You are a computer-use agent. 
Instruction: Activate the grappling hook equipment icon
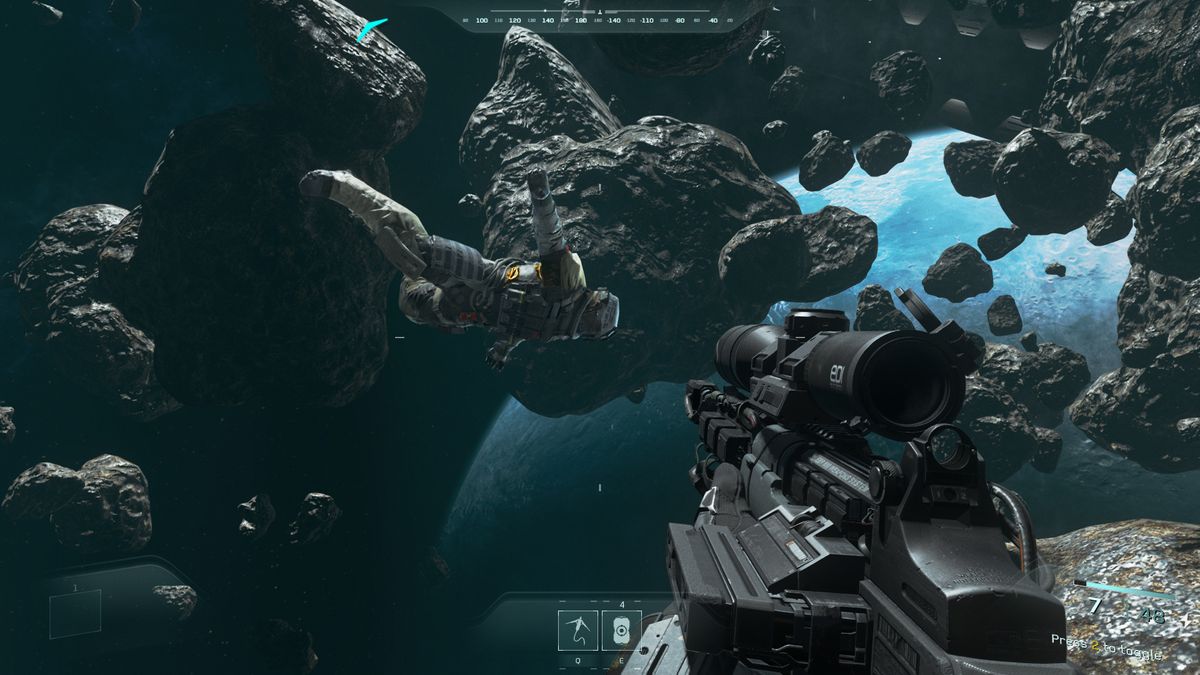pyautogui.click(x=578, y=630)
